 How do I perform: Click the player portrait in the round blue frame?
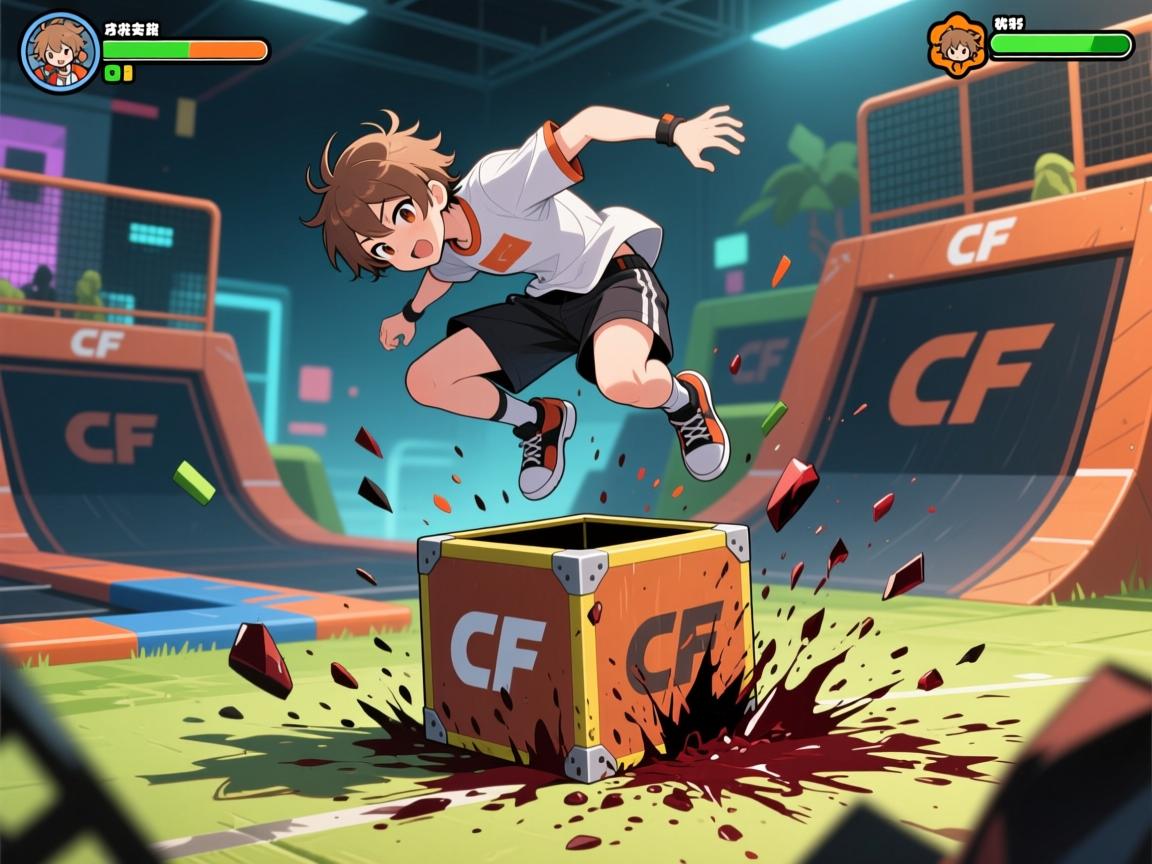[60, 52]
